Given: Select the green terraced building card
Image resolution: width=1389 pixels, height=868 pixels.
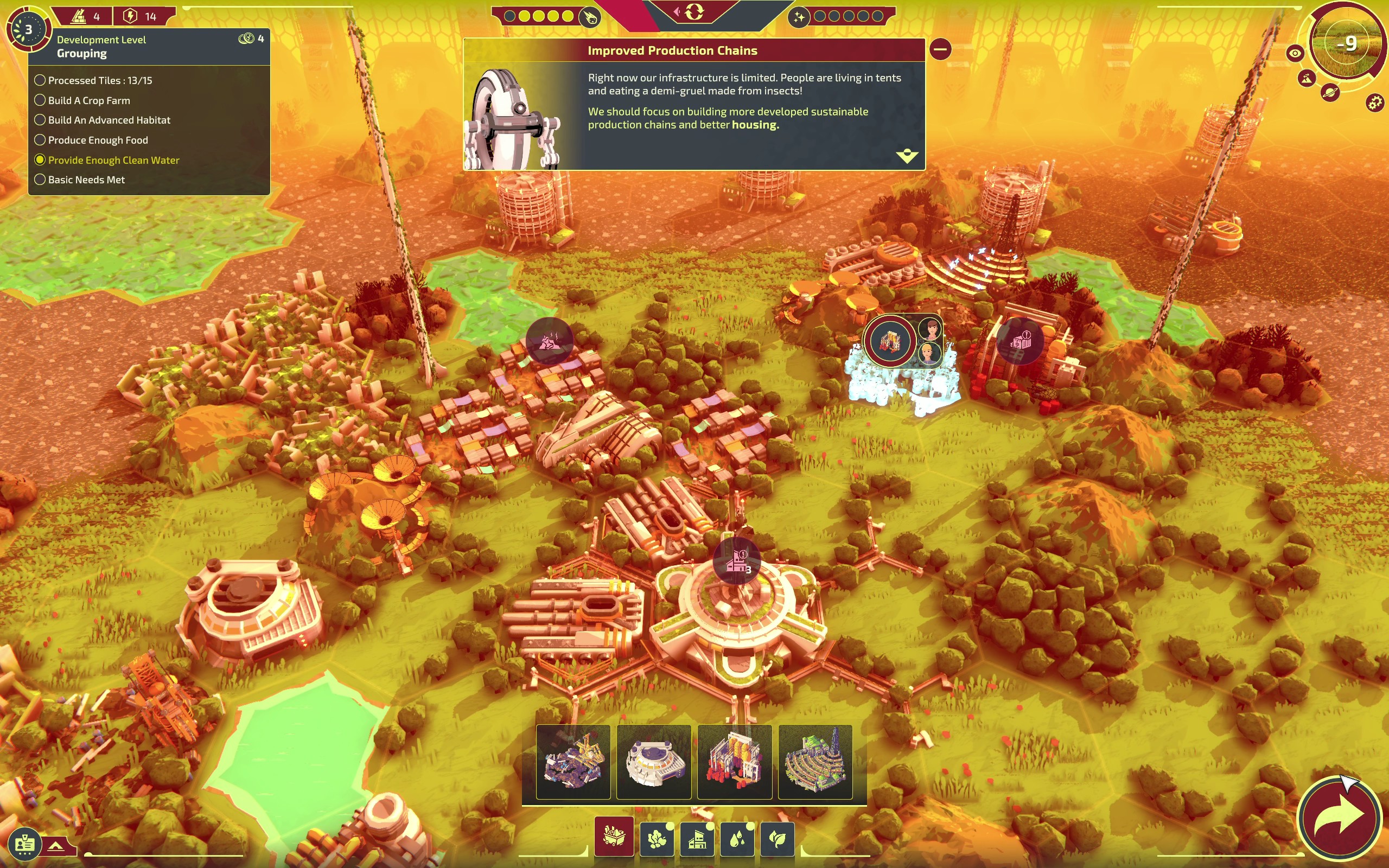Looking at the screenshot, I should pos(815,762).
